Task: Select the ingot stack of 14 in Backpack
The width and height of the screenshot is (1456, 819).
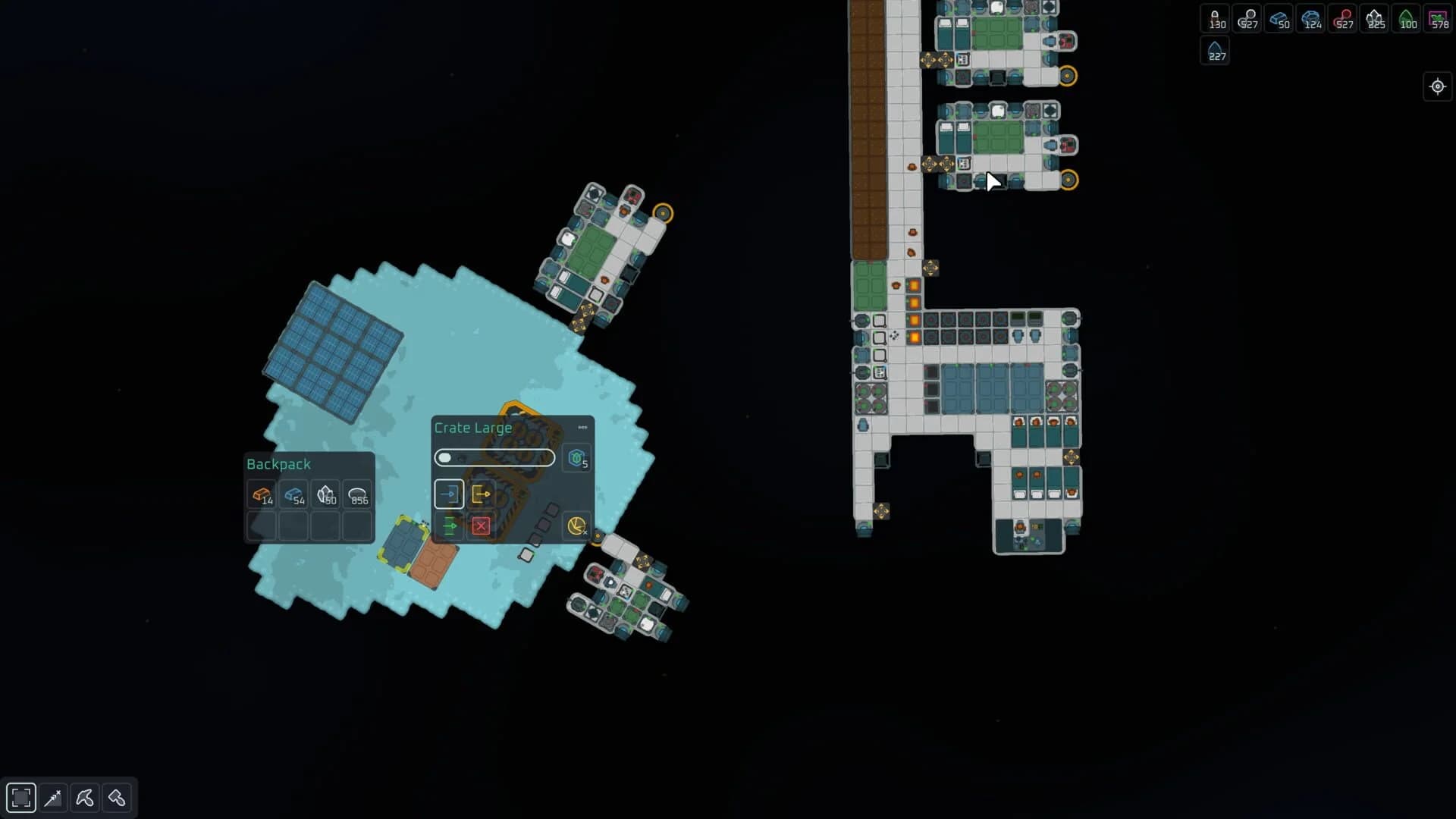Action: point(261,496)
